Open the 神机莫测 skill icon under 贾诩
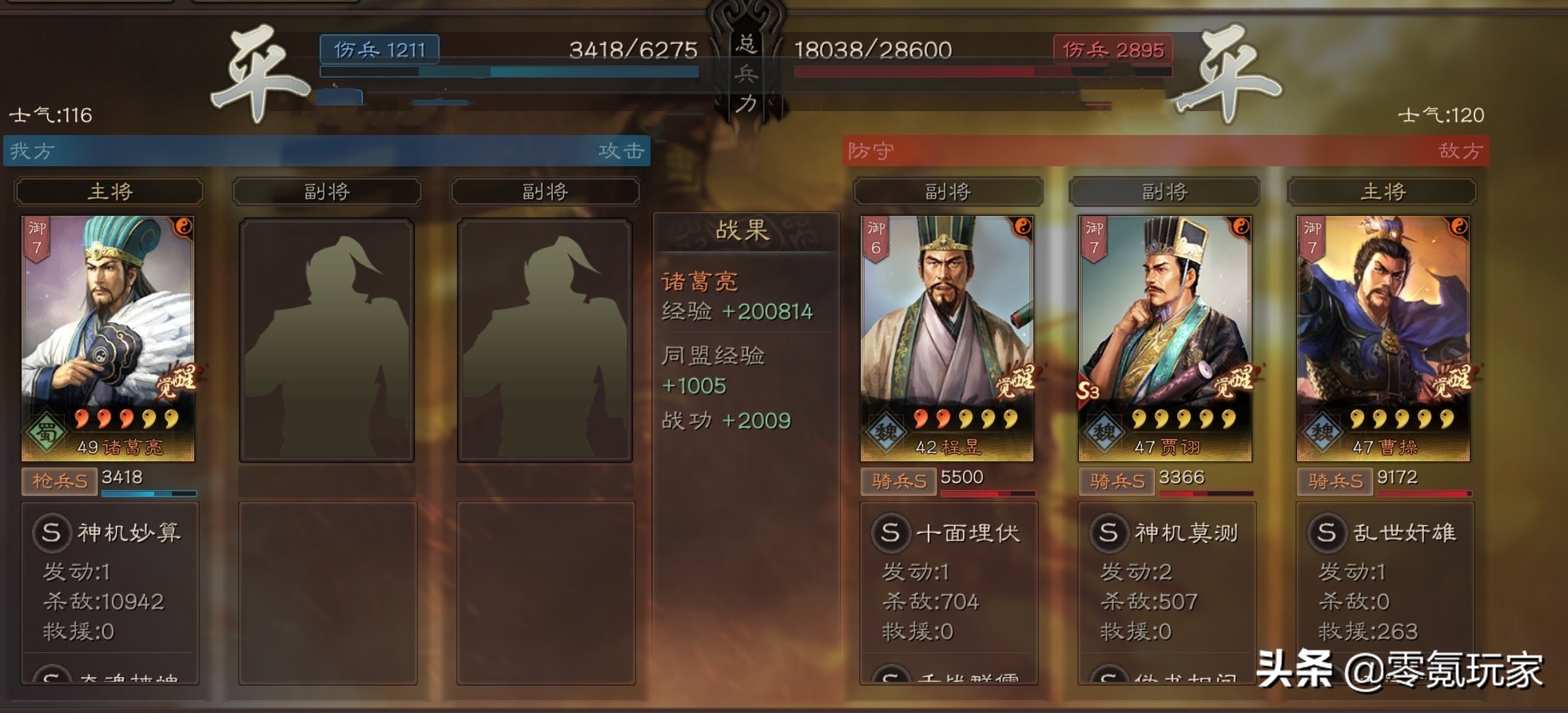This screenshot has height=713, width=1568. pyautogui.click(x=1108, y=532)
